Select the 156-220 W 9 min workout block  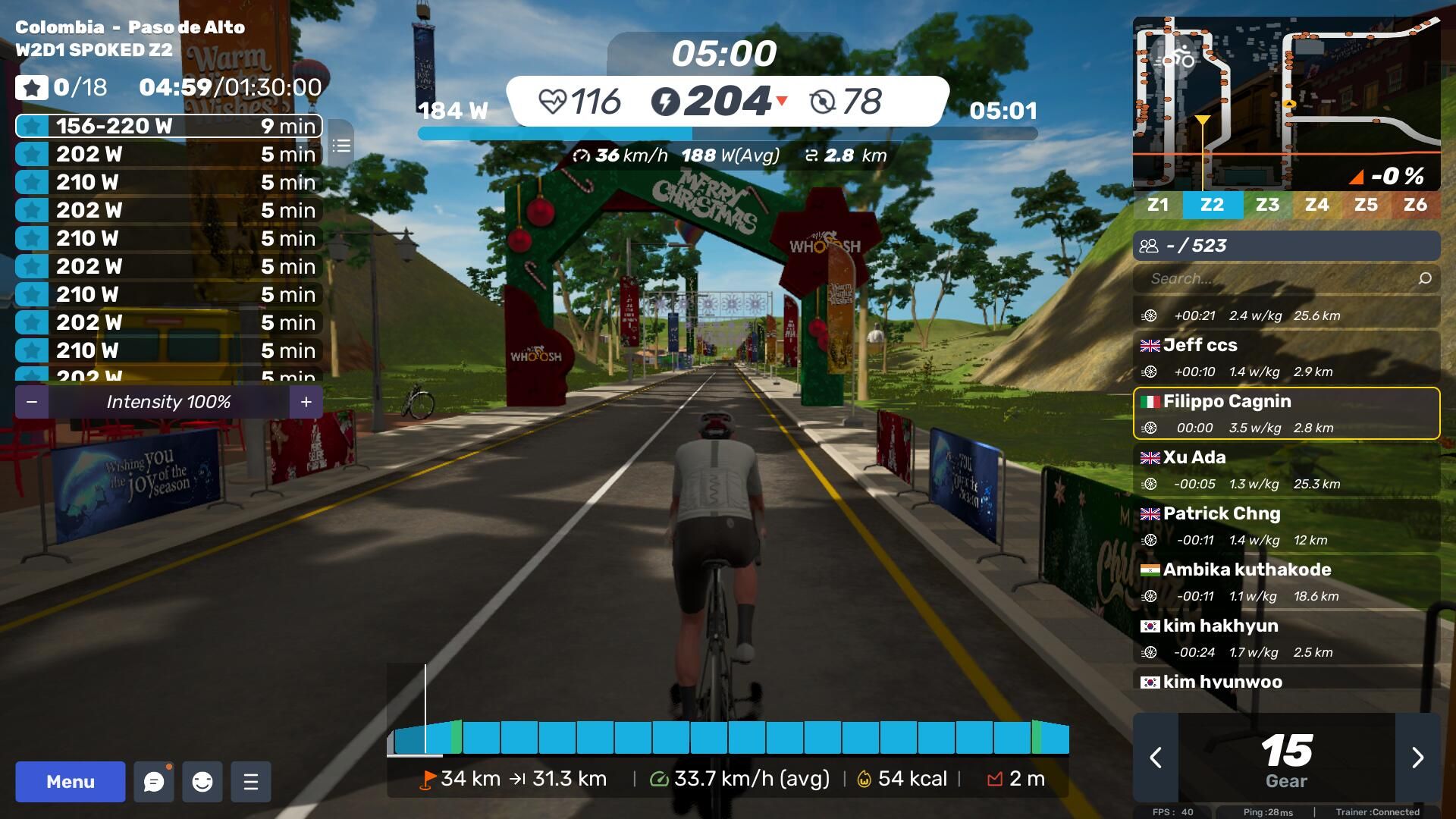168,126
